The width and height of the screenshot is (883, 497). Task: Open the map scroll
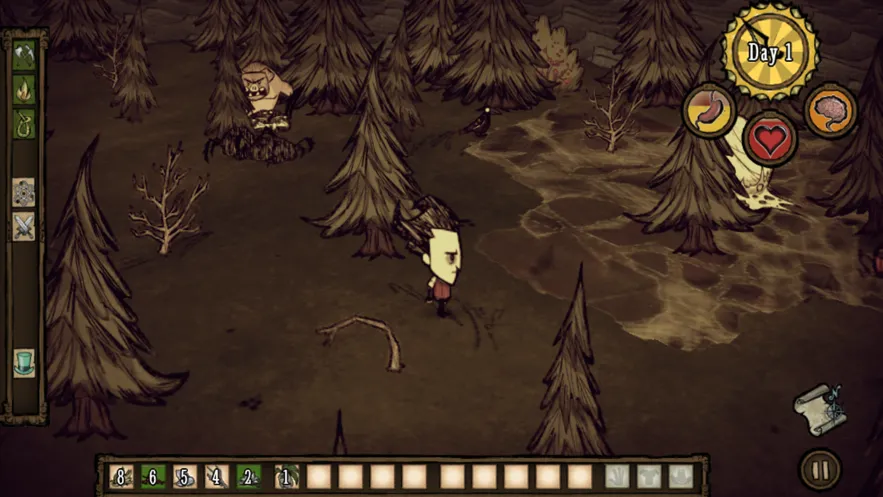[819, 408]
